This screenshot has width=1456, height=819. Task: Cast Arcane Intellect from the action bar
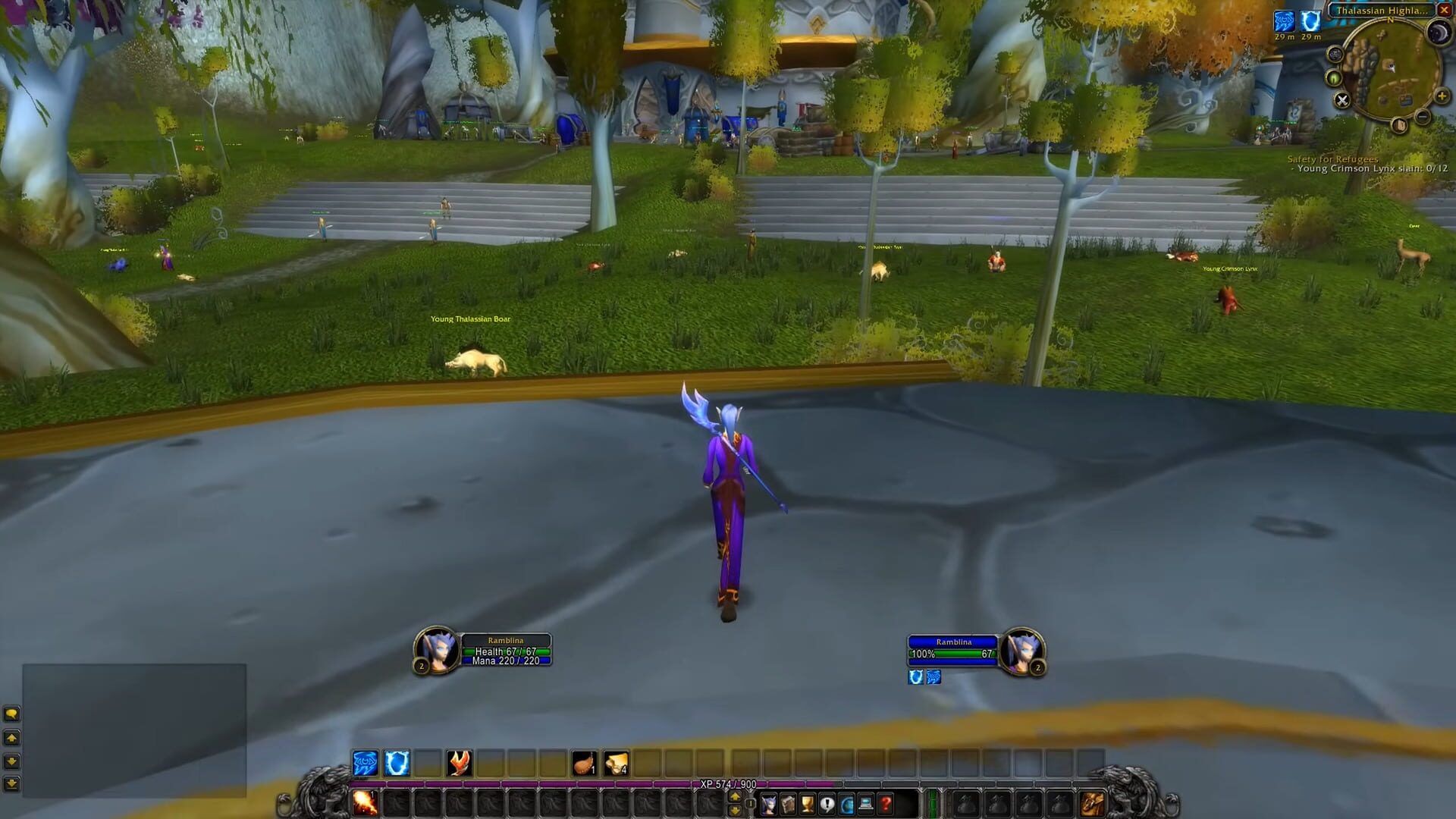(365, 763)
